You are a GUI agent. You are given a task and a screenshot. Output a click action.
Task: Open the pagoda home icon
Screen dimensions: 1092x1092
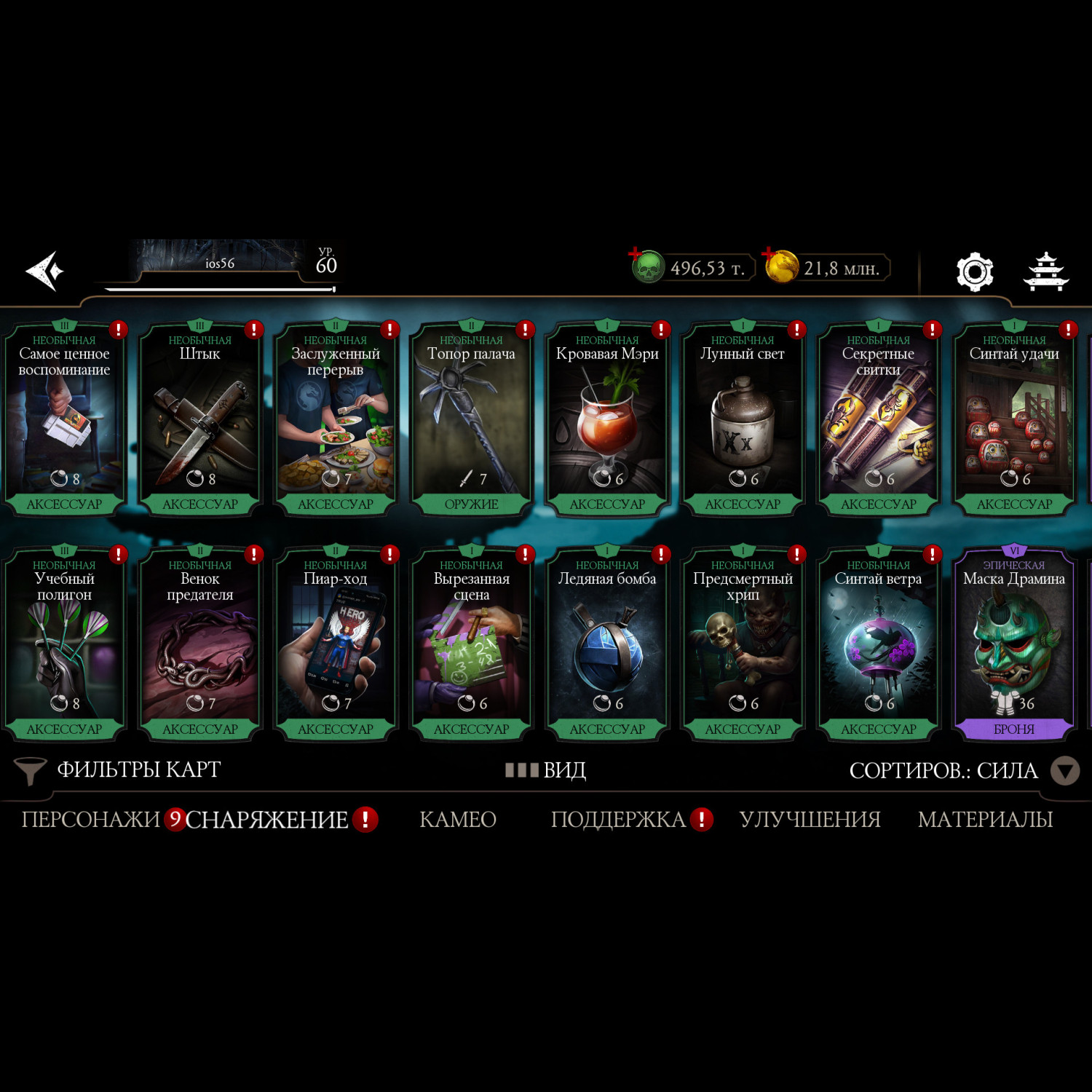1045,272
